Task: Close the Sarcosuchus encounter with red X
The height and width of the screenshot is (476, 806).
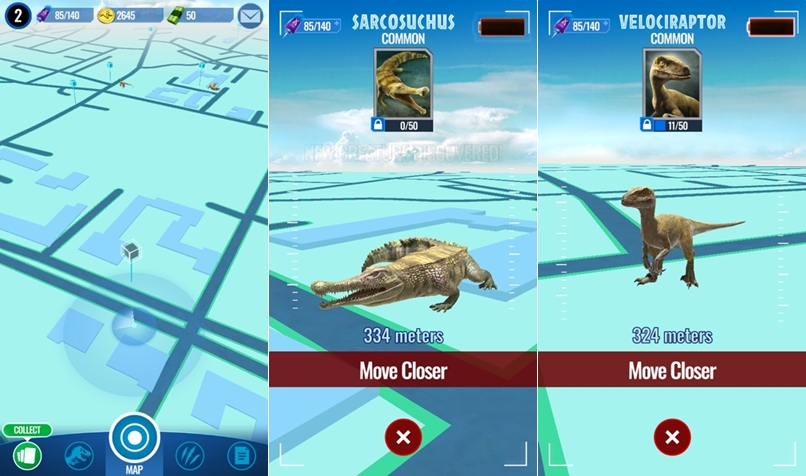Action: point(403,437)
